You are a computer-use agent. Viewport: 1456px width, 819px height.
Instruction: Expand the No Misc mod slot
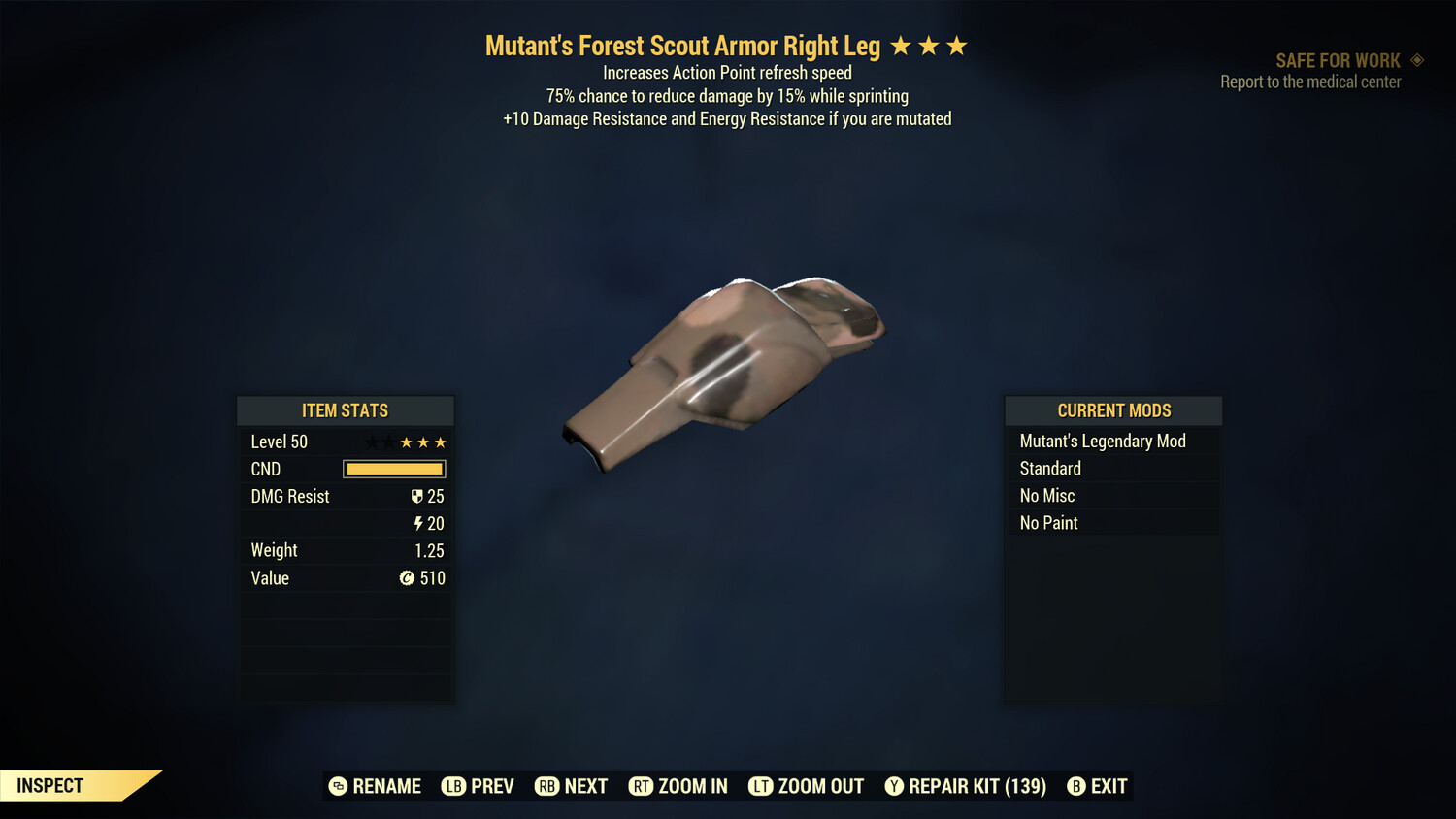pos(1047,495)
